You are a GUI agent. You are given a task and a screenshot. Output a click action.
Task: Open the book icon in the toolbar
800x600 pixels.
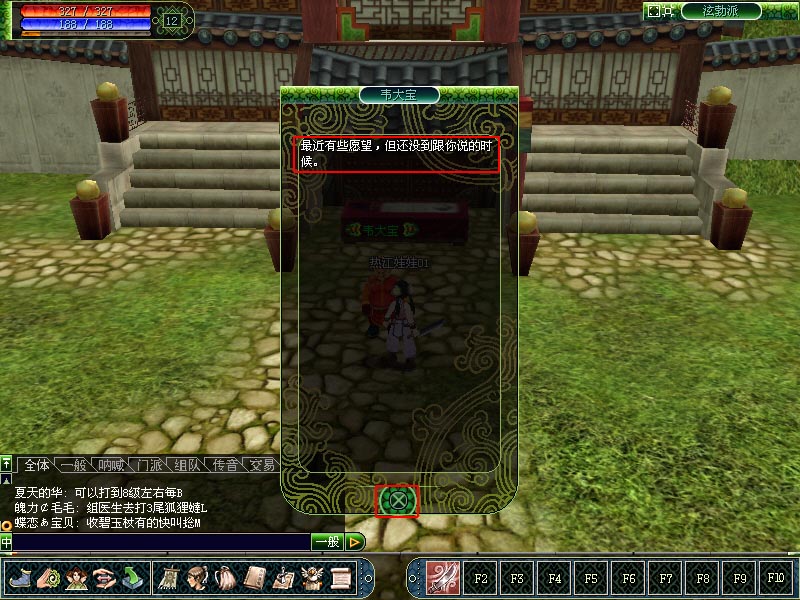click(254, 578)
